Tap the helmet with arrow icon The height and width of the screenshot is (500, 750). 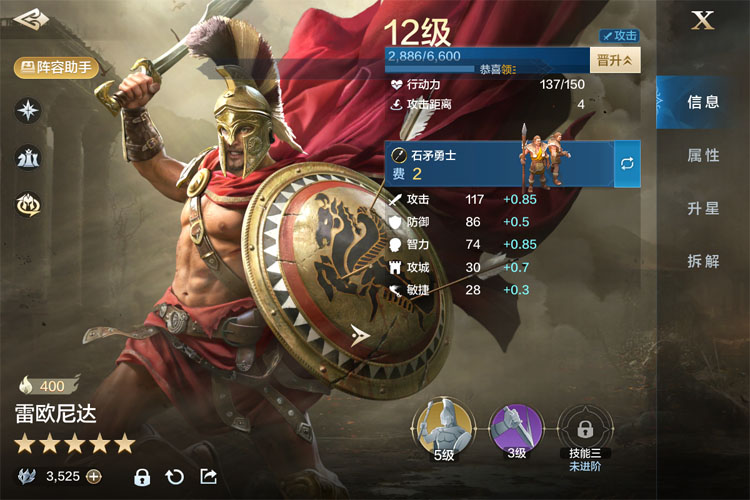28,204
